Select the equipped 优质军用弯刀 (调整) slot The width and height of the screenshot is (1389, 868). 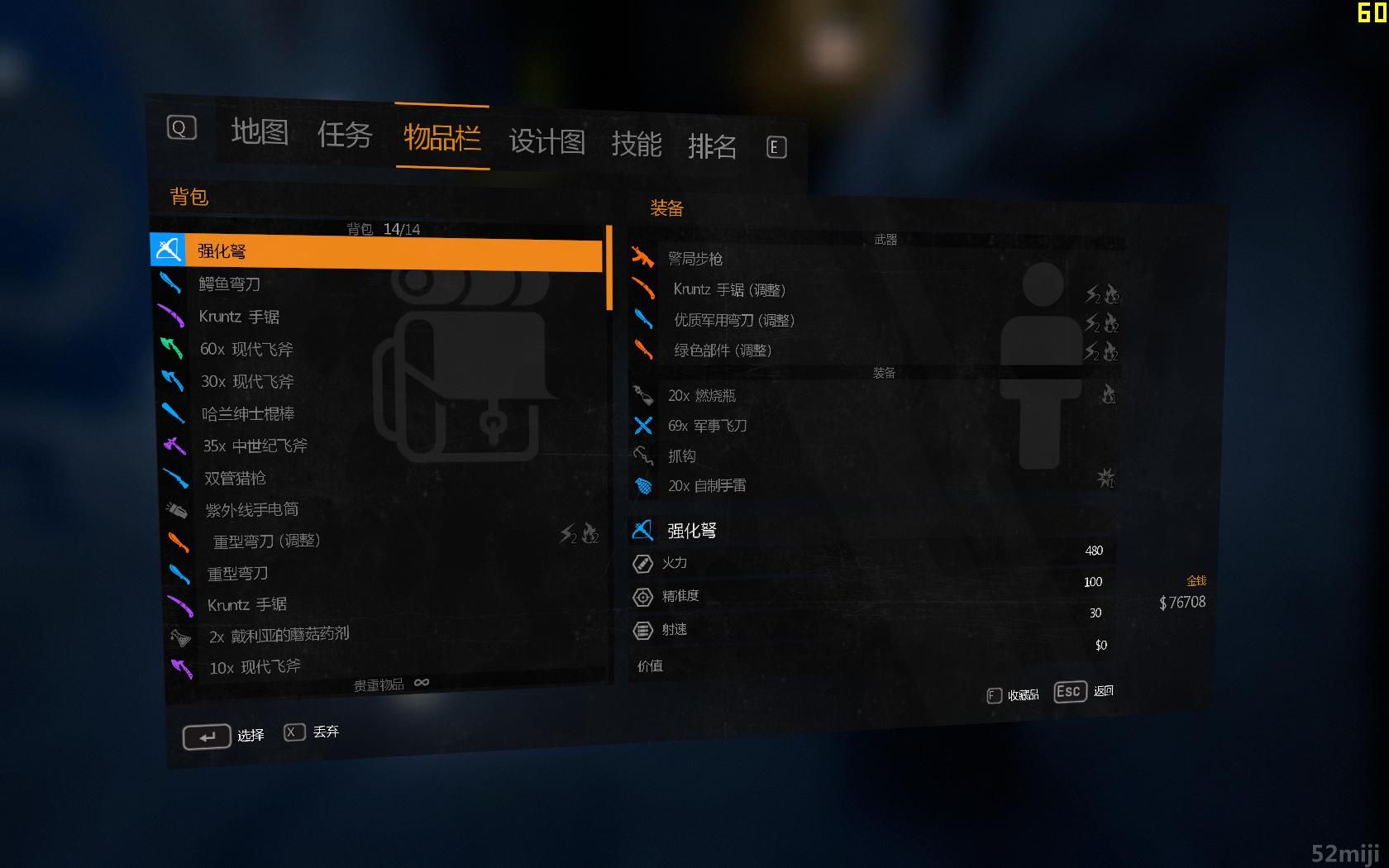coord(733,320)
